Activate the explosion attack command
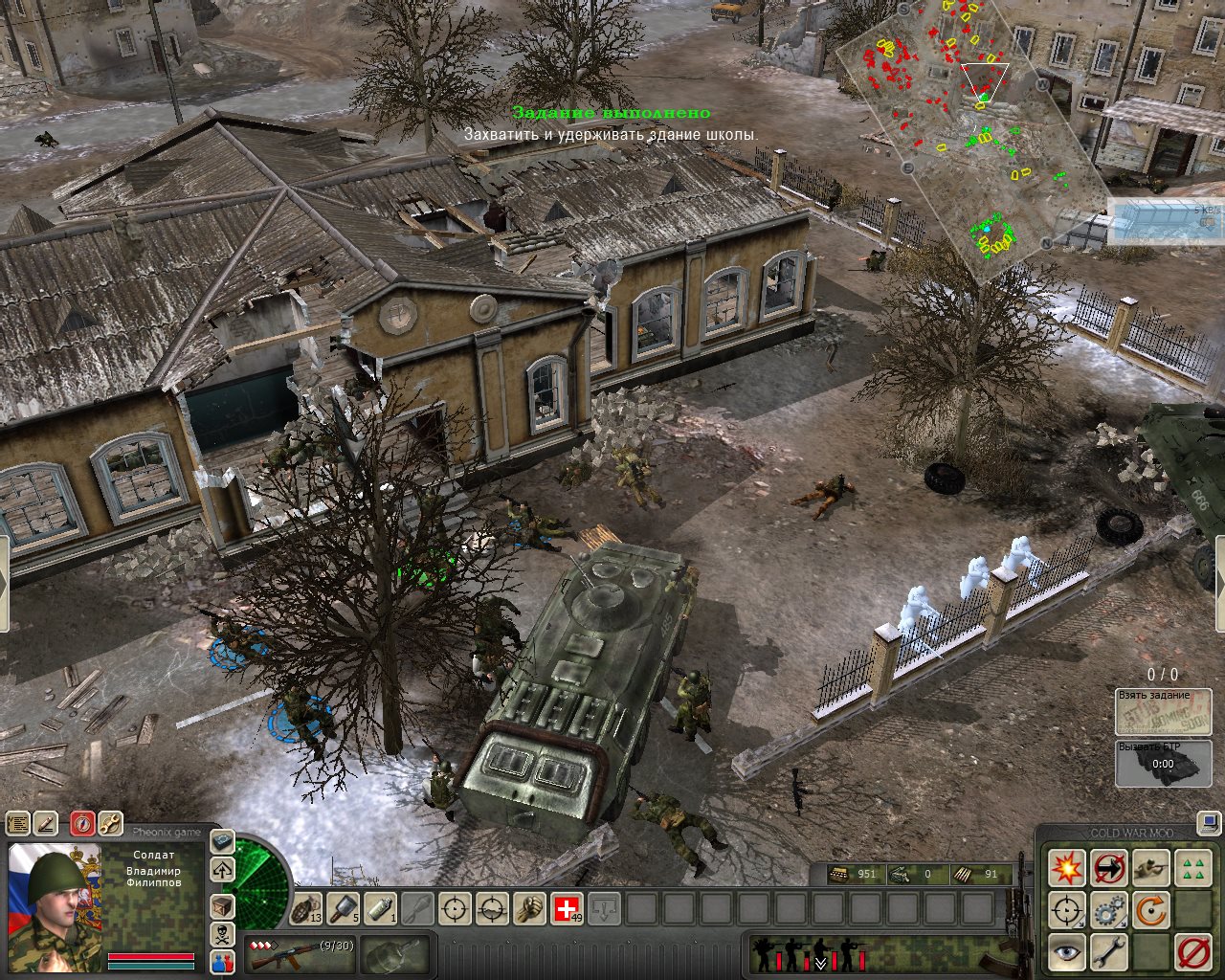 1066,868
